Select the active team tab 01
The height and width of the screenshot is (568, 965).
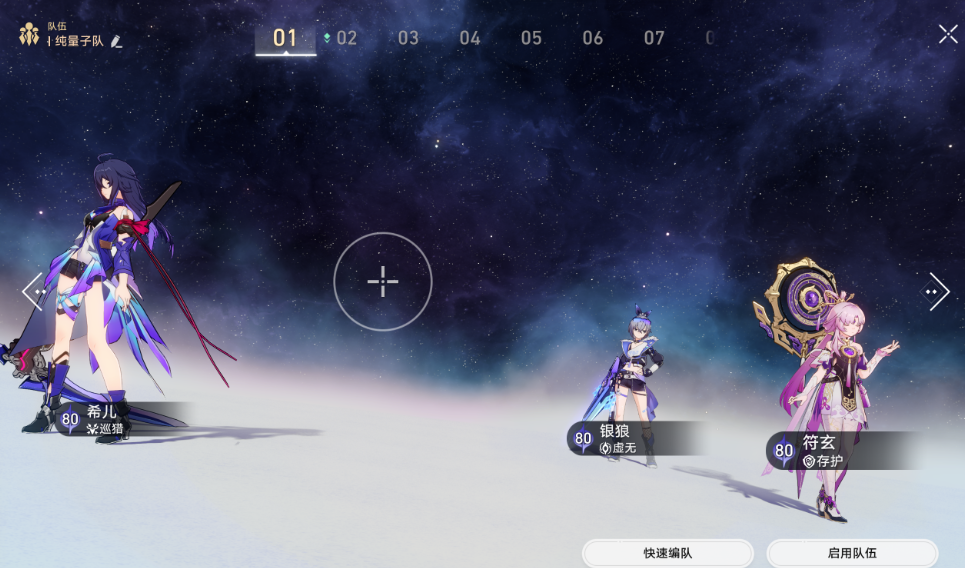(285, 39)
